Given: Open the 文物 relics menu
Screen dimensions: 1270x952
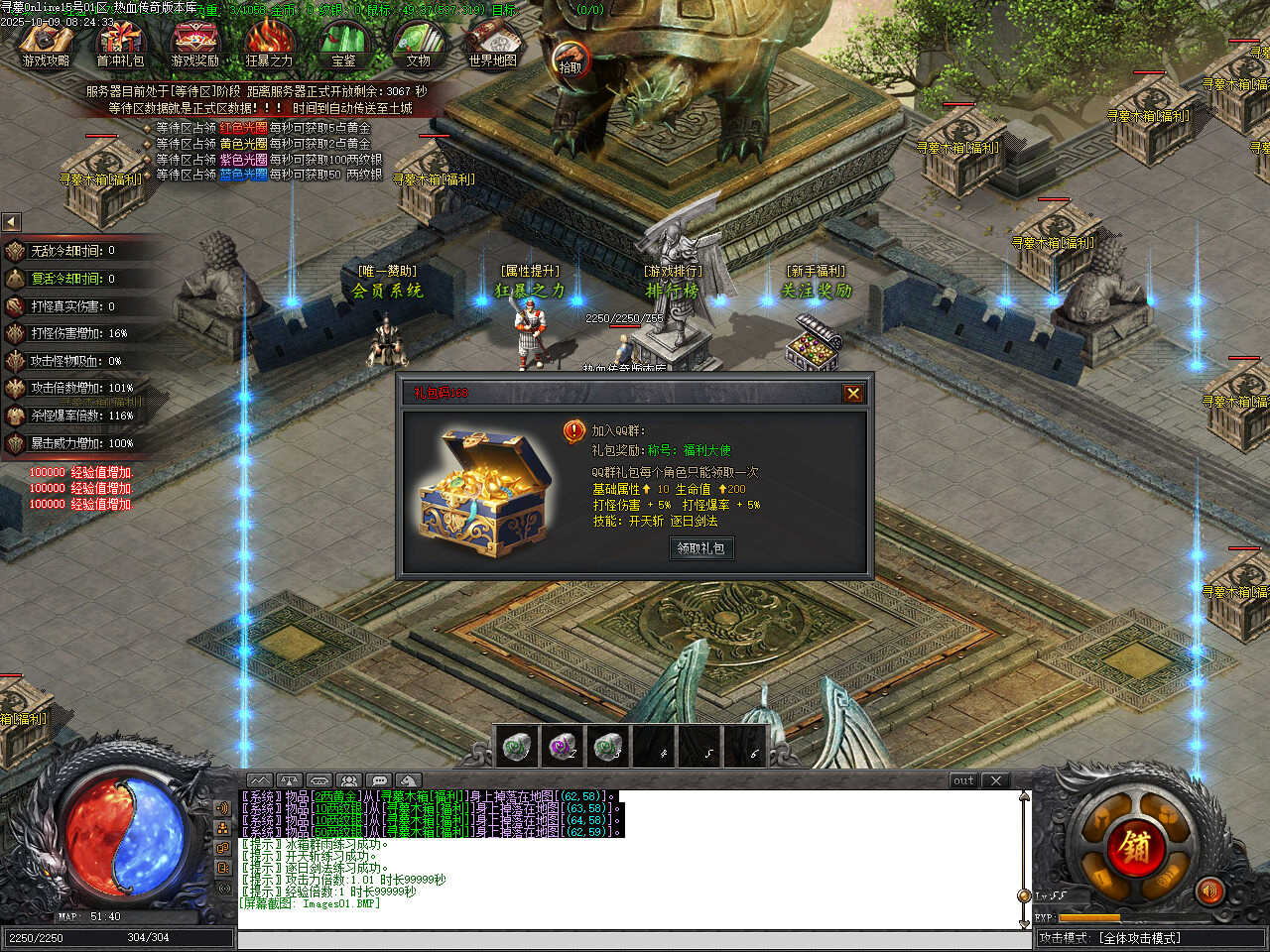Looking at the screenshot, I should coord(418,44).
